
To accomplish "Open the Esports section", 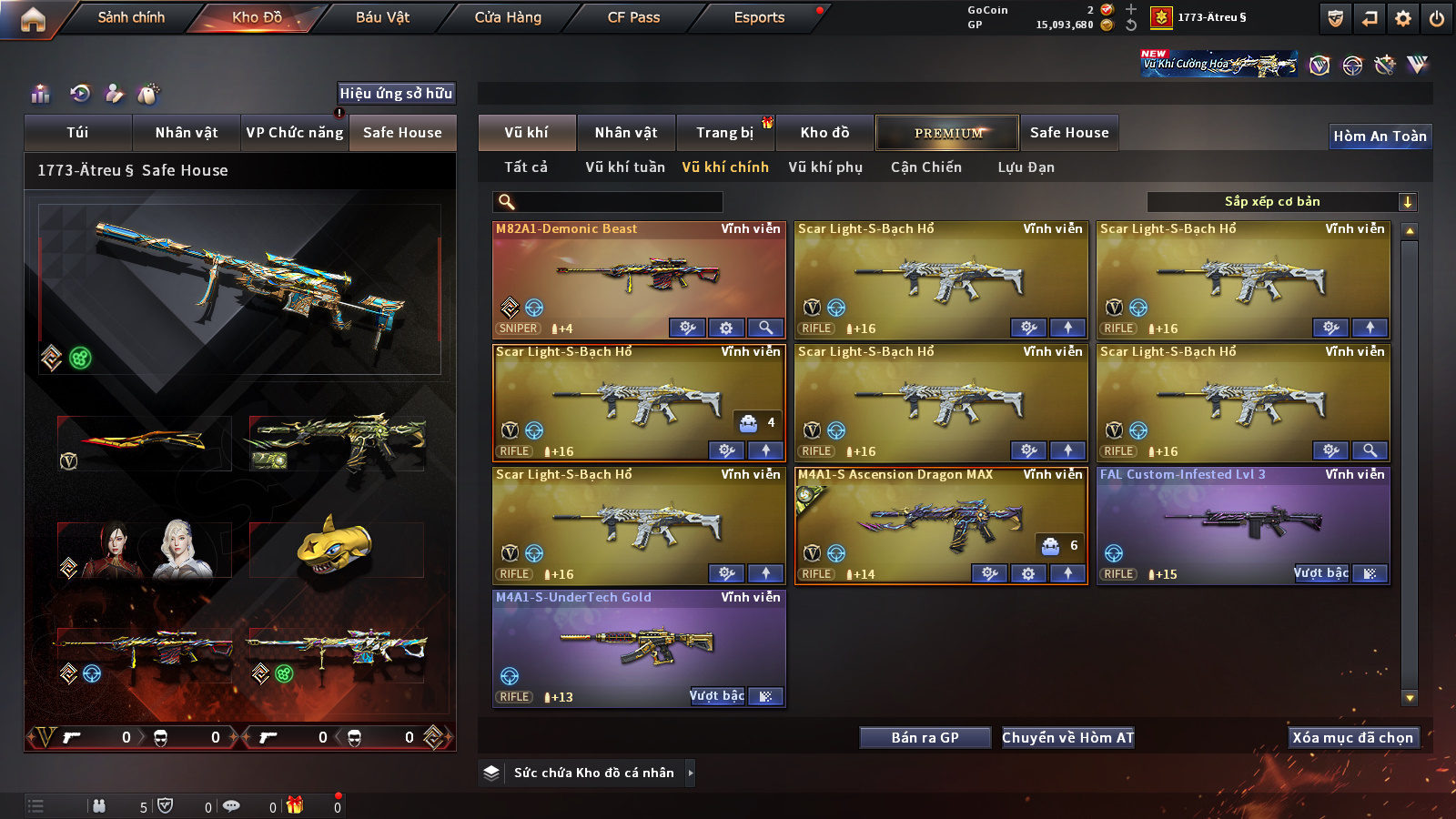I will pyautogui.click(x=759, y=17).
